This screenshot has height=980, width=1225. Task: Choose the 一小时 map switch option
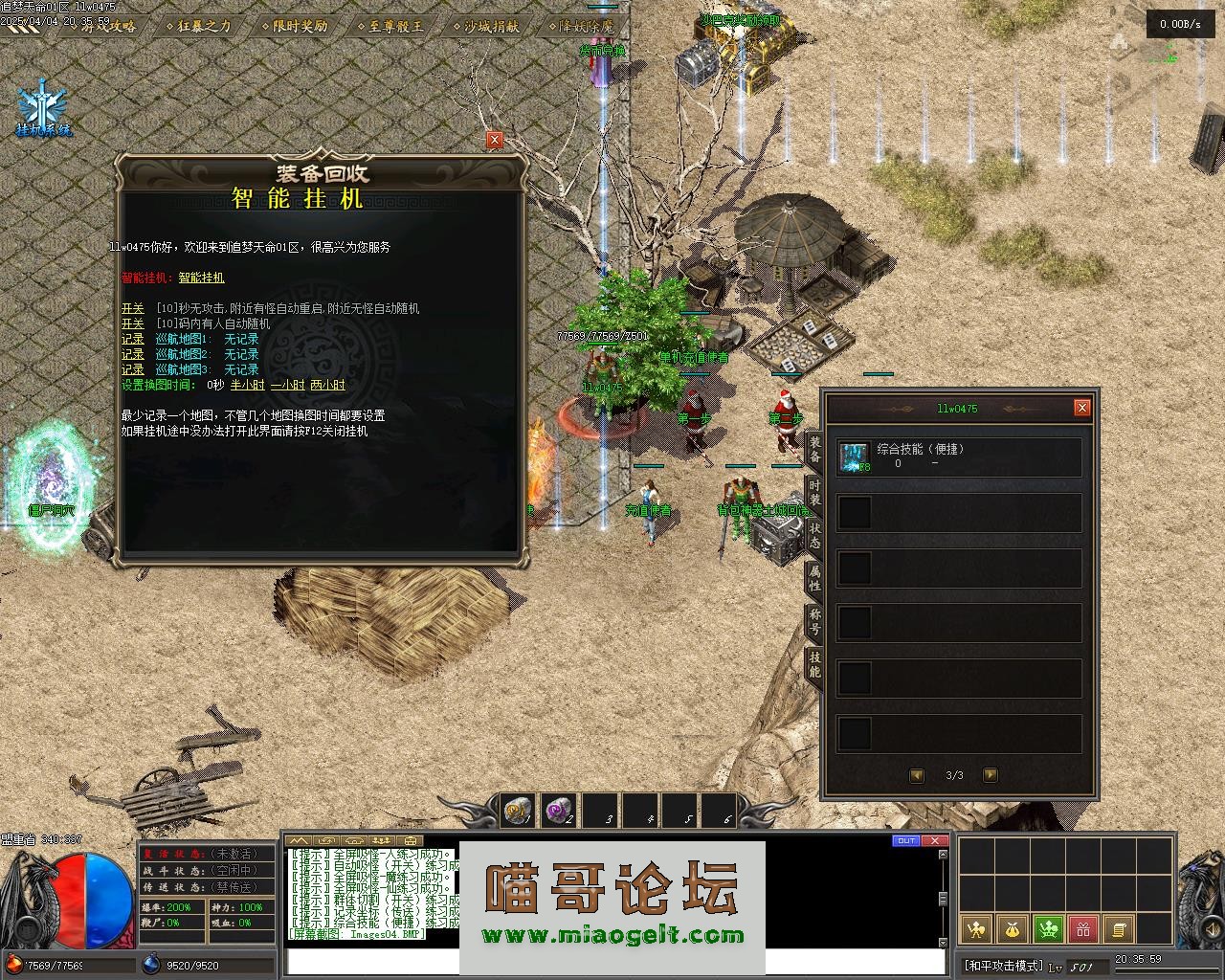[x=287, y=385]
